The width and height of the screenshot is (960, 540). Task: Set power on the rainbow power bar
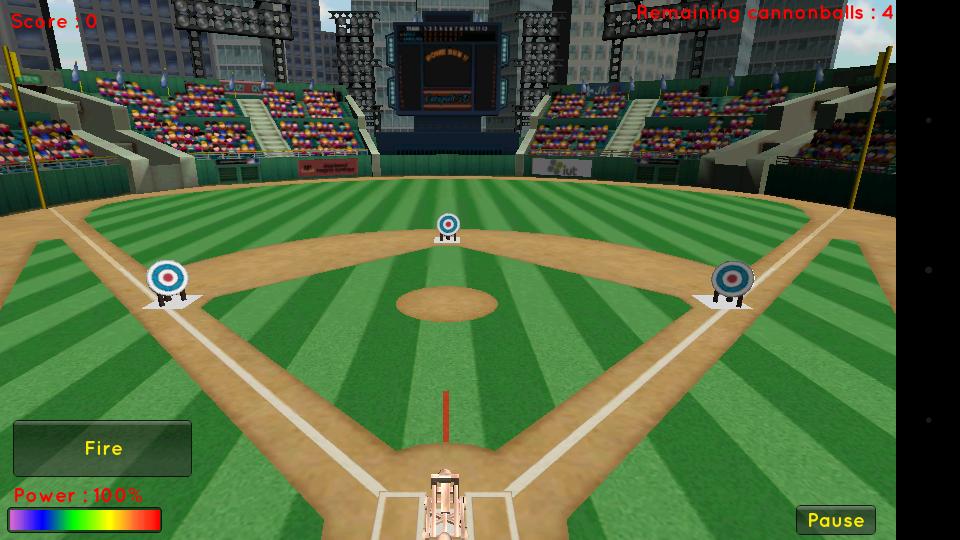[x=85, y=520]
